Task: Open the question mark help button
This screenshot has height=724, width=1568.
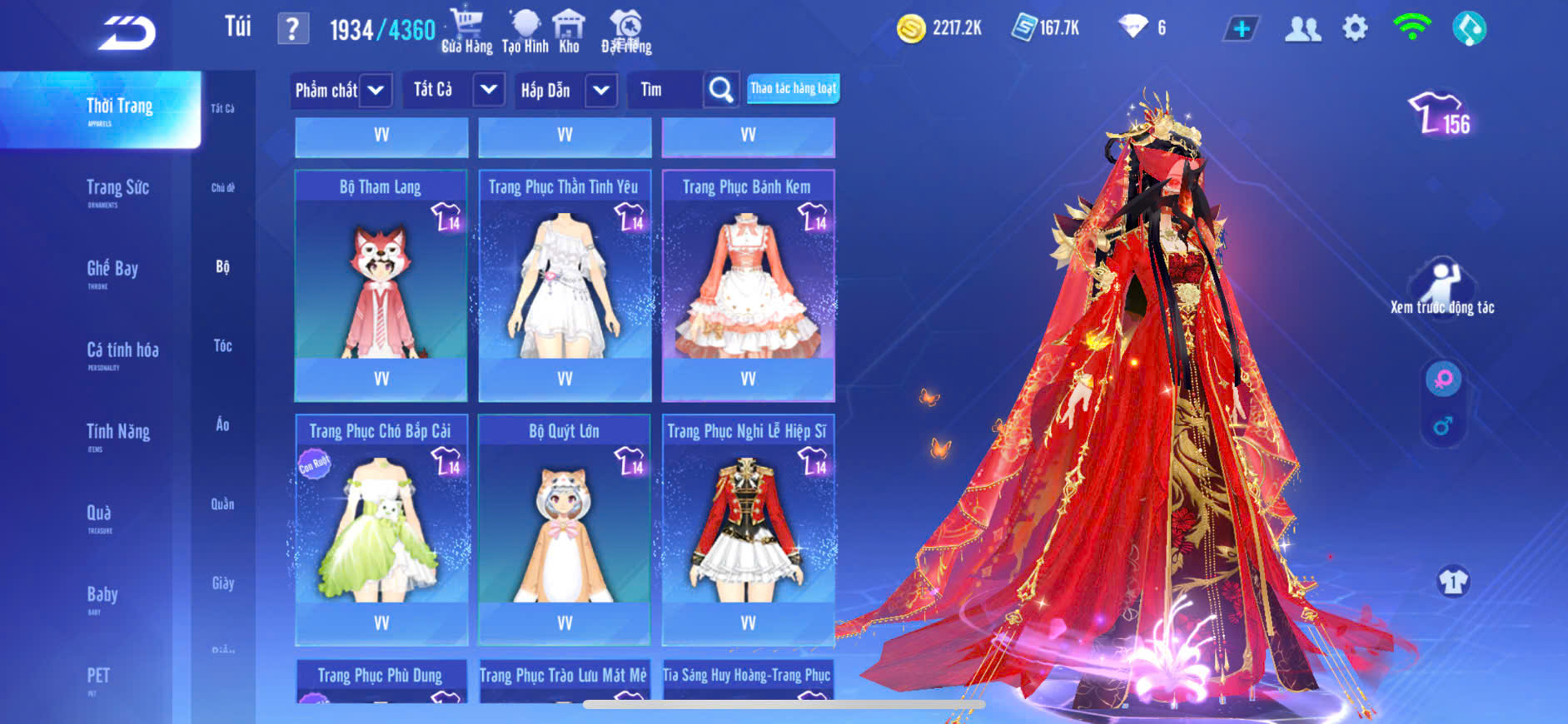Action: tap(292, 30)
